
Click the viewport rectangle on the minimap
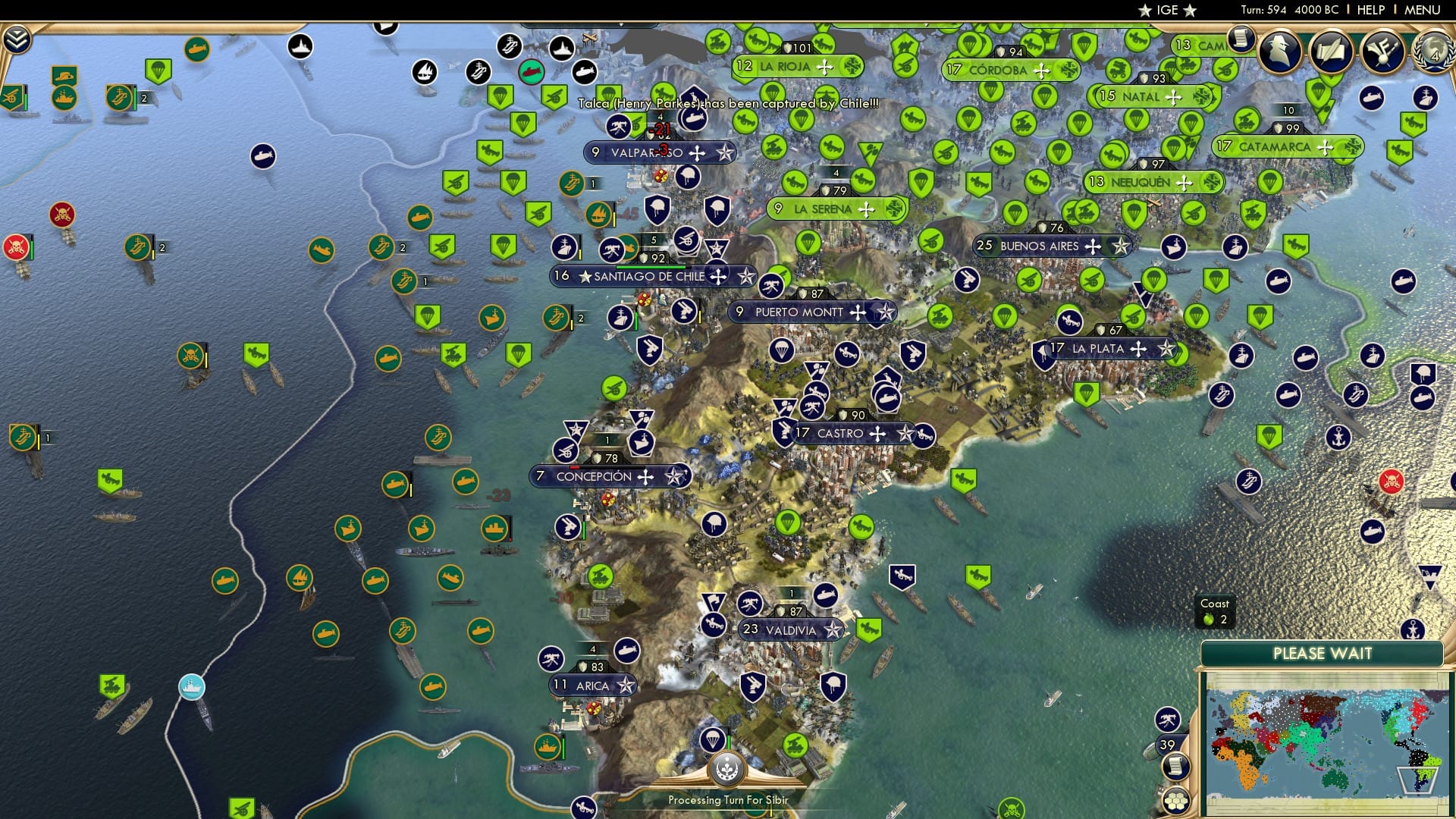1419,780
